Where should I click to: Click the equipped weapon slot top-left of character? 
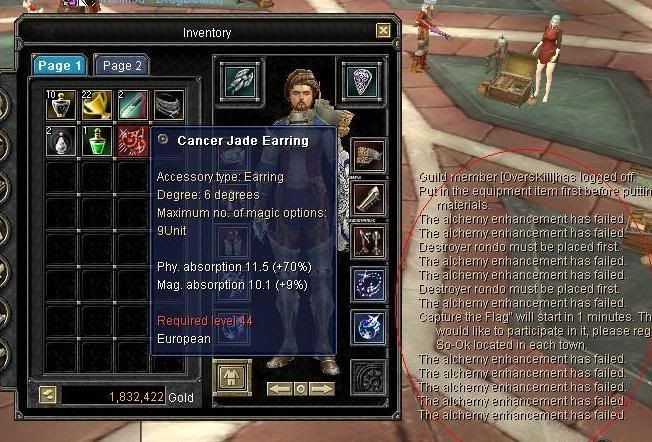click(x=238, y=80)
